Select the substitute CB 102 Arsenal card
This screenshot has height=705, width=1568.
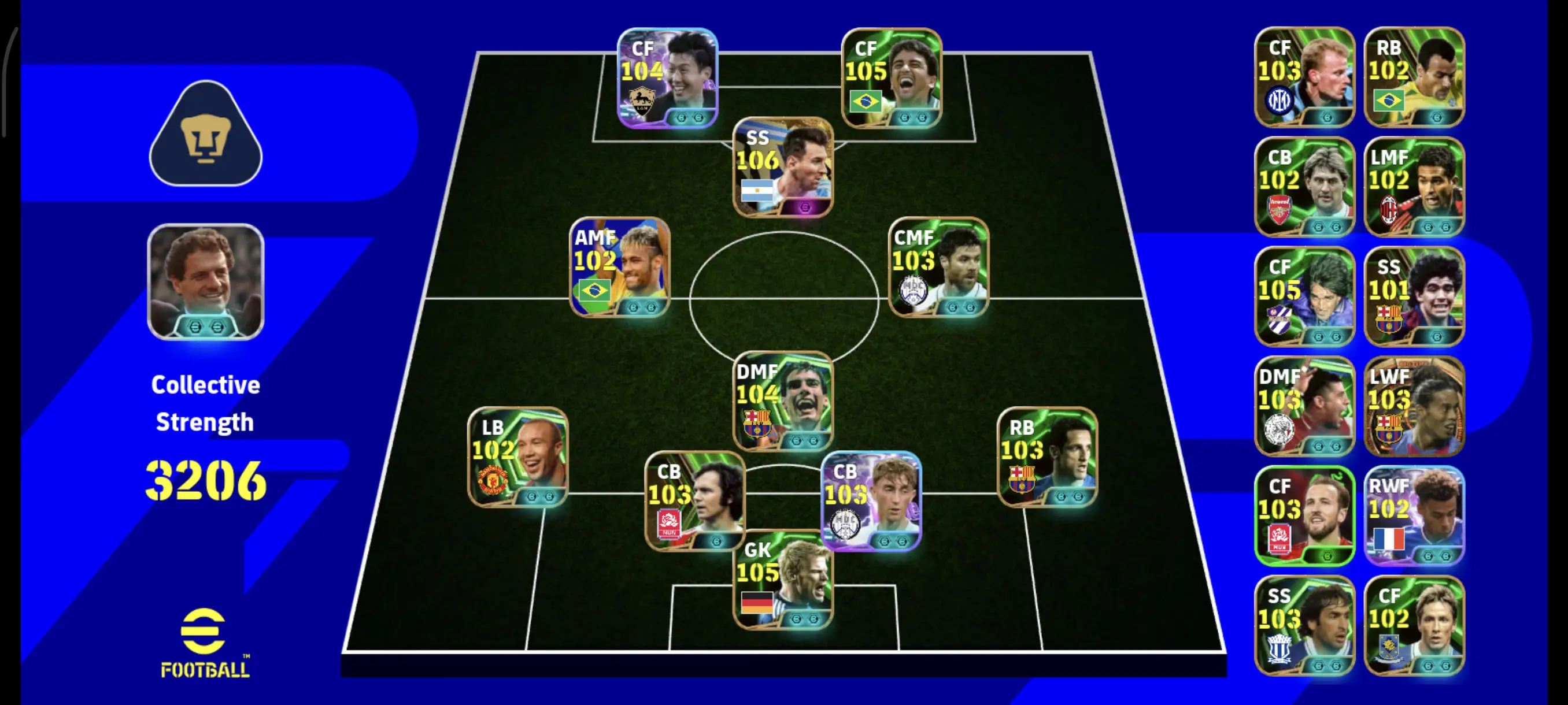click(1304, 186)
